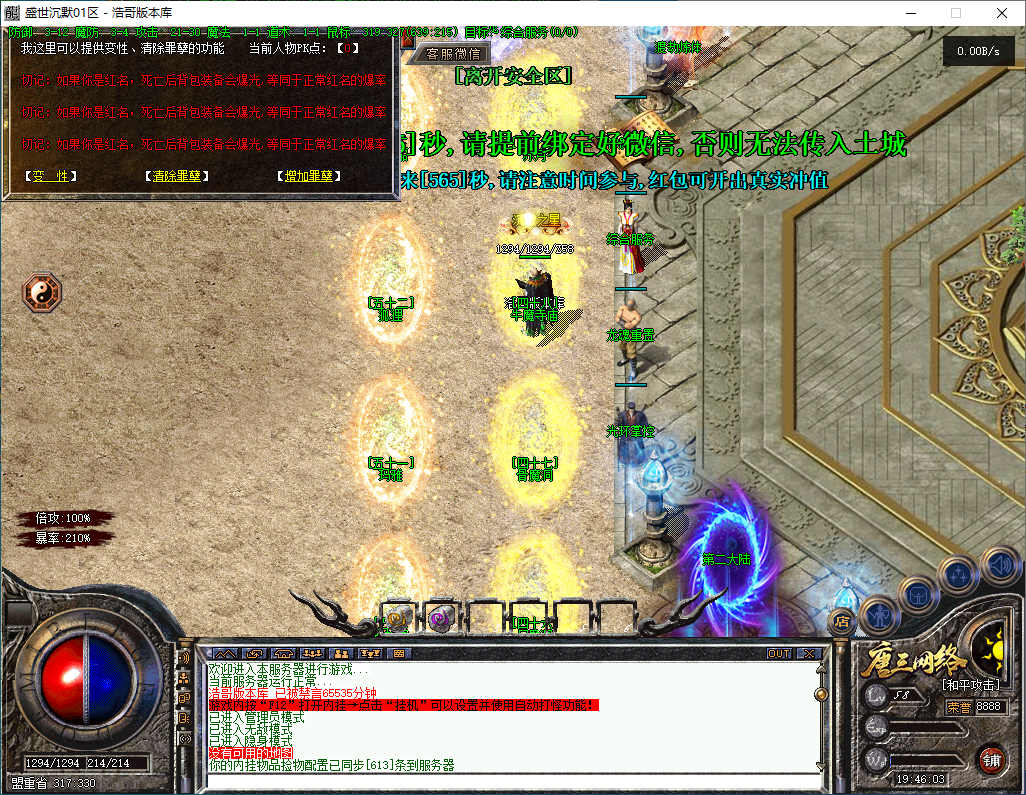1026x795 pixels.
Task: Open the character figure round button
Action: [x=878, y=611]
